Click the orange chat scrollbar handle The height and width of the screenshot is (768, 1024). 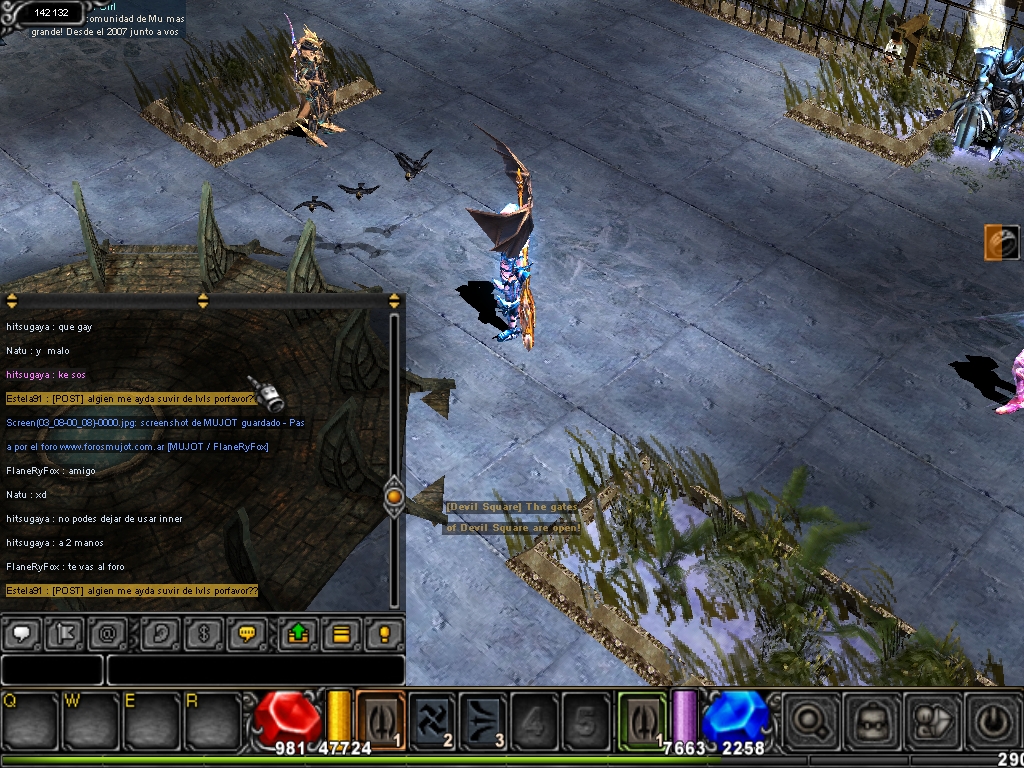pos(394,495)
